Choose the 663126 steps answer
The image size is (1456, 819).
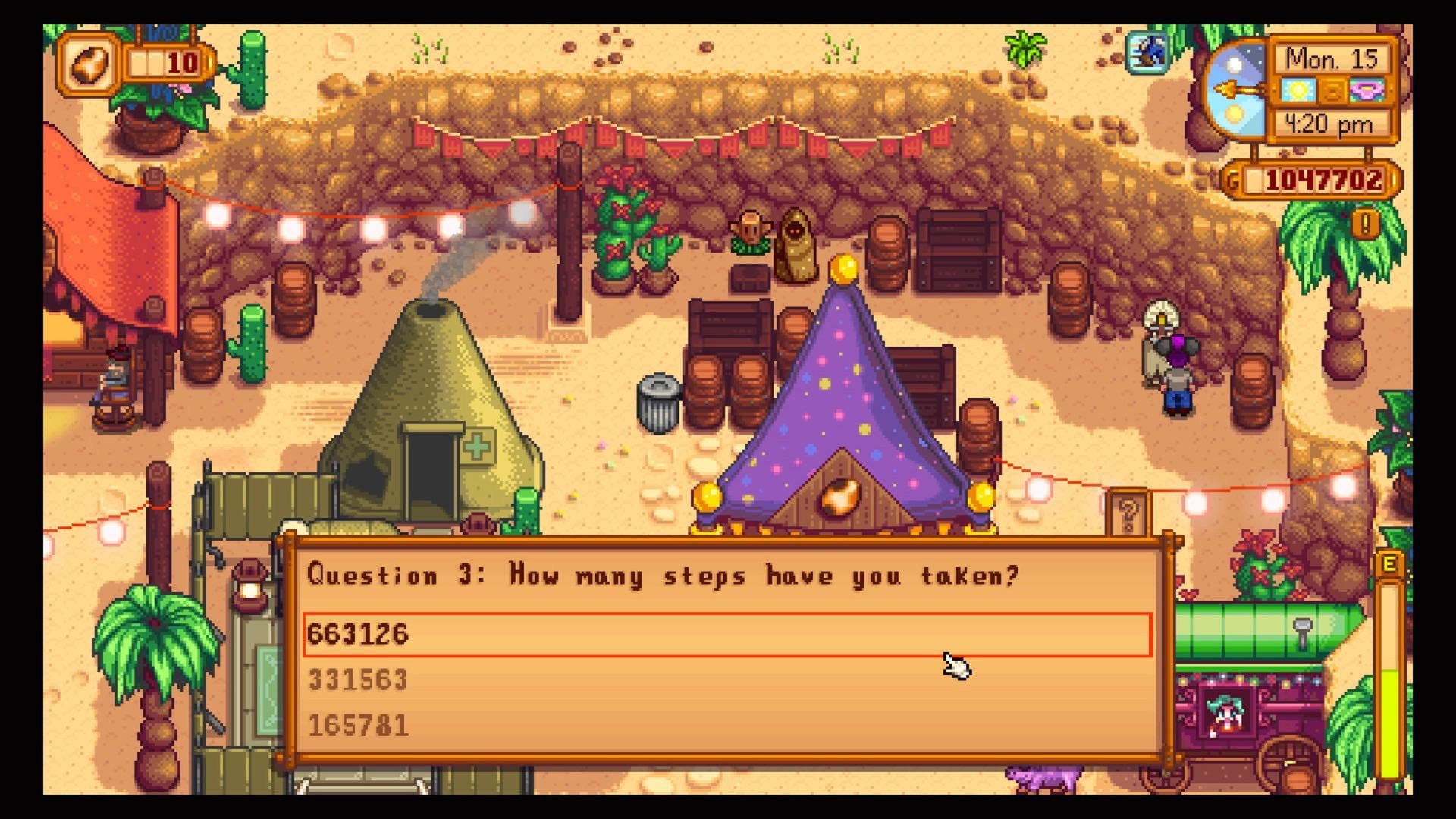pyautogui.click(x=726, y=634)
